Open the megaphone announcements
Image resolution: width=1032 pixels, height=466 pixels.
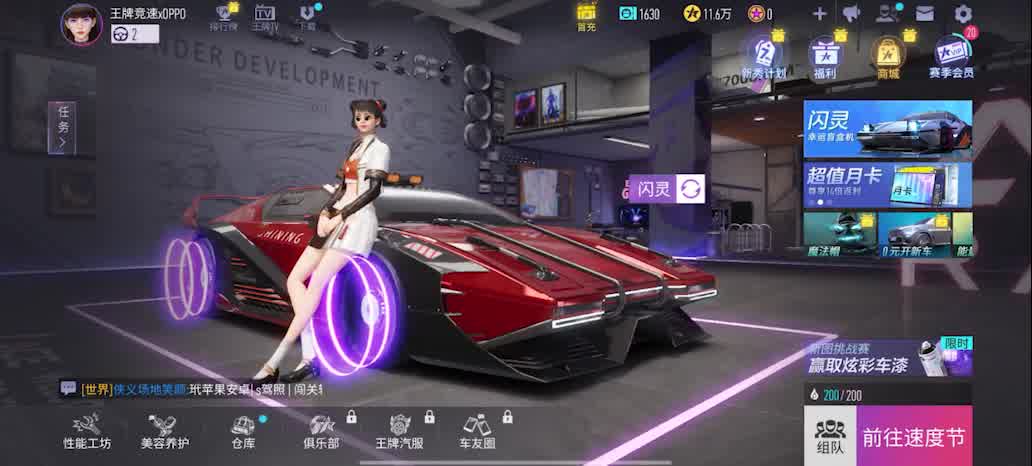[x=851, y=14]
